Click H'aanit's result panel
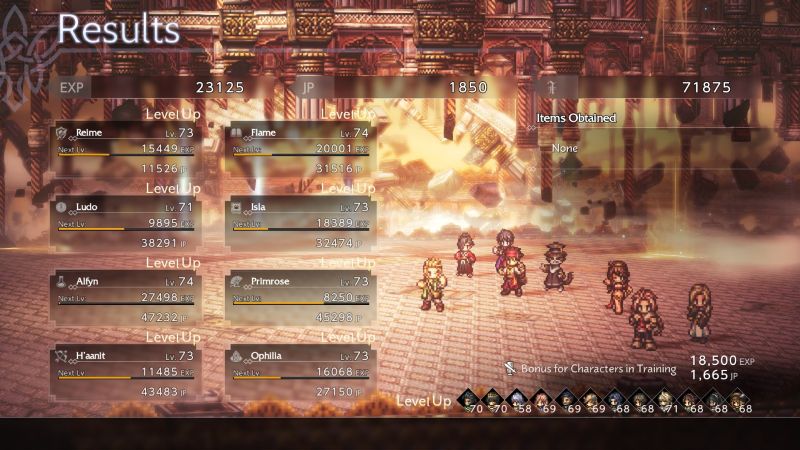The image size is (800, 450). point(125,374)
